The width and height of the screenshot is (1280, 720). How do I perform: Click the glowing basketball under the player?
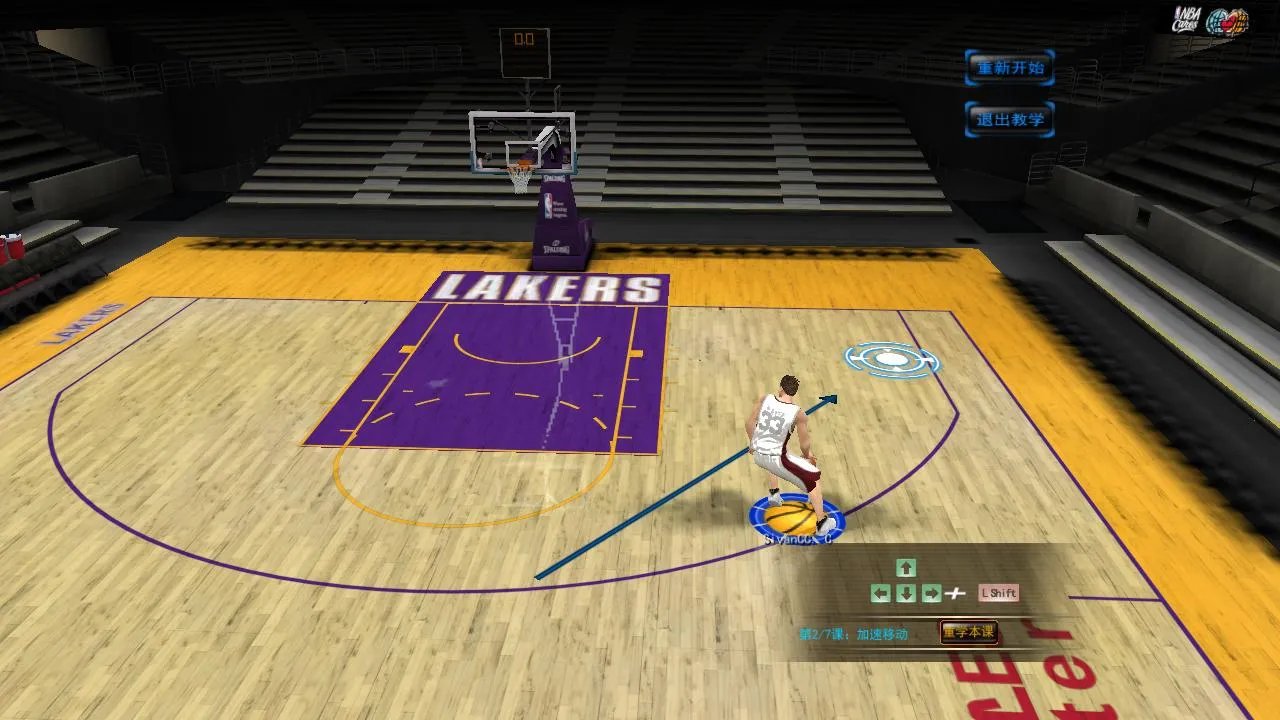tap(791, 516)
